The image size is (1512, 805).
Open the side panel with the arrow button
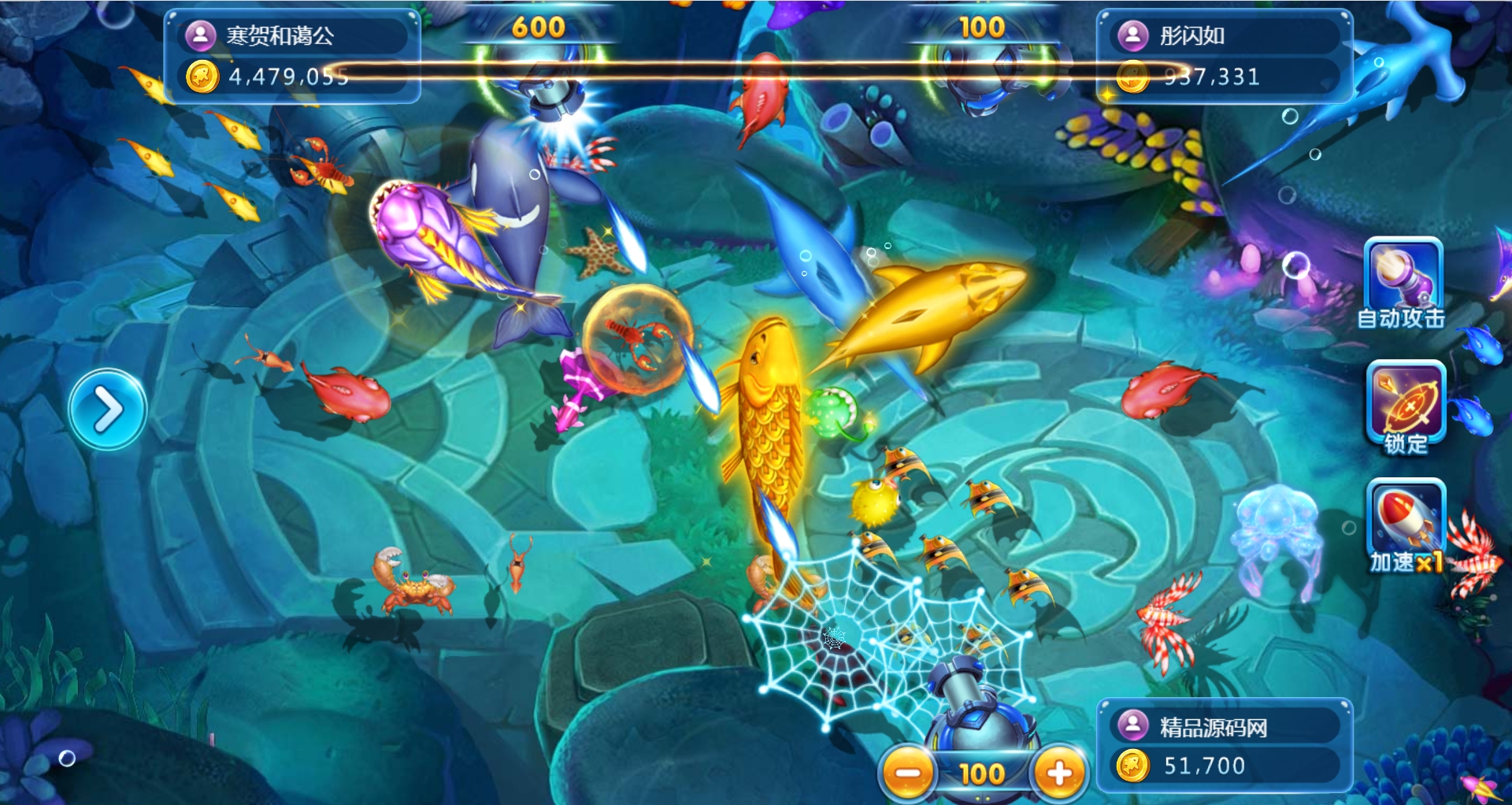[x=107, y=409]
